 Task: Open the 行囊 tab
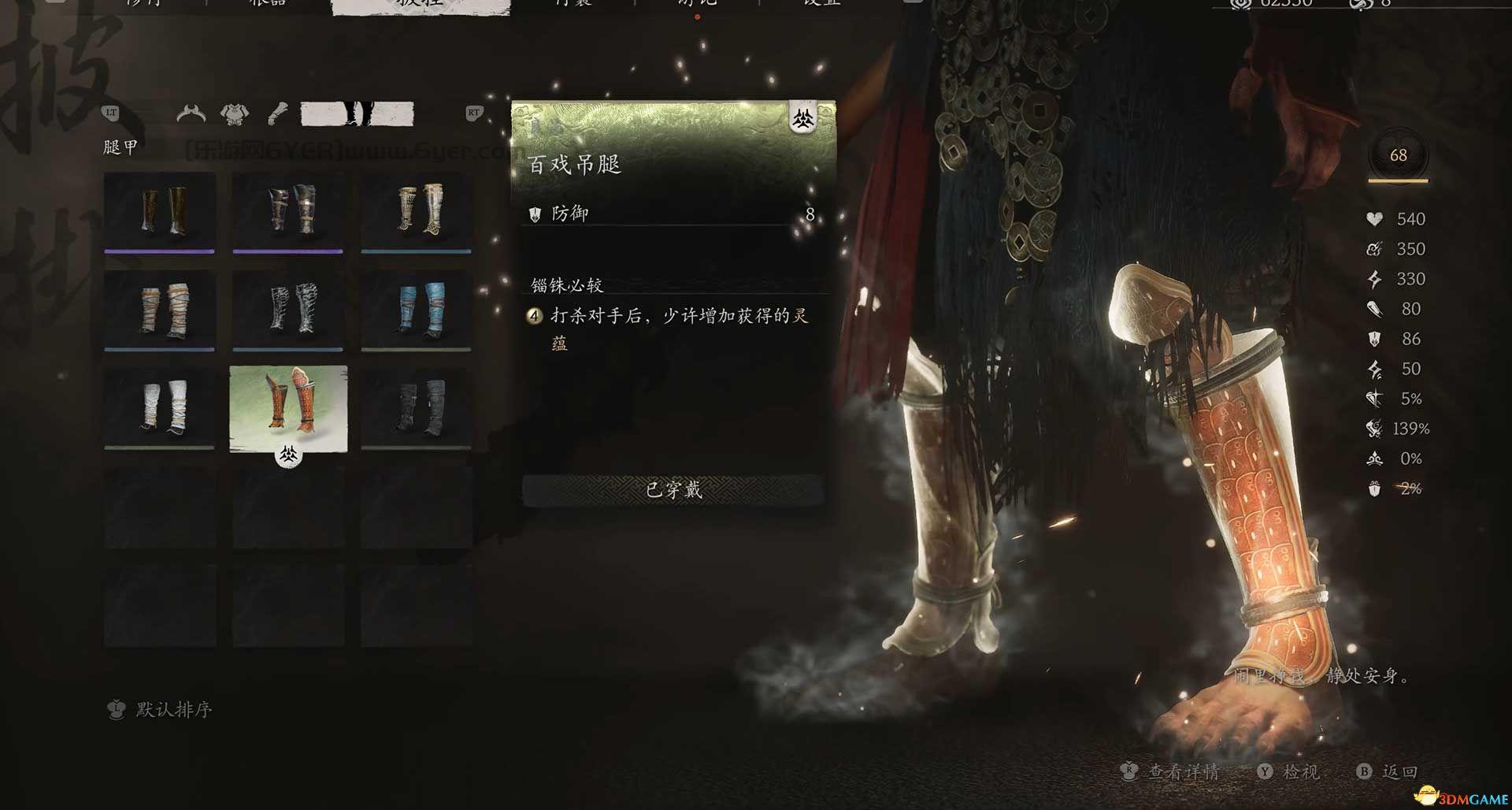[574, 4]
